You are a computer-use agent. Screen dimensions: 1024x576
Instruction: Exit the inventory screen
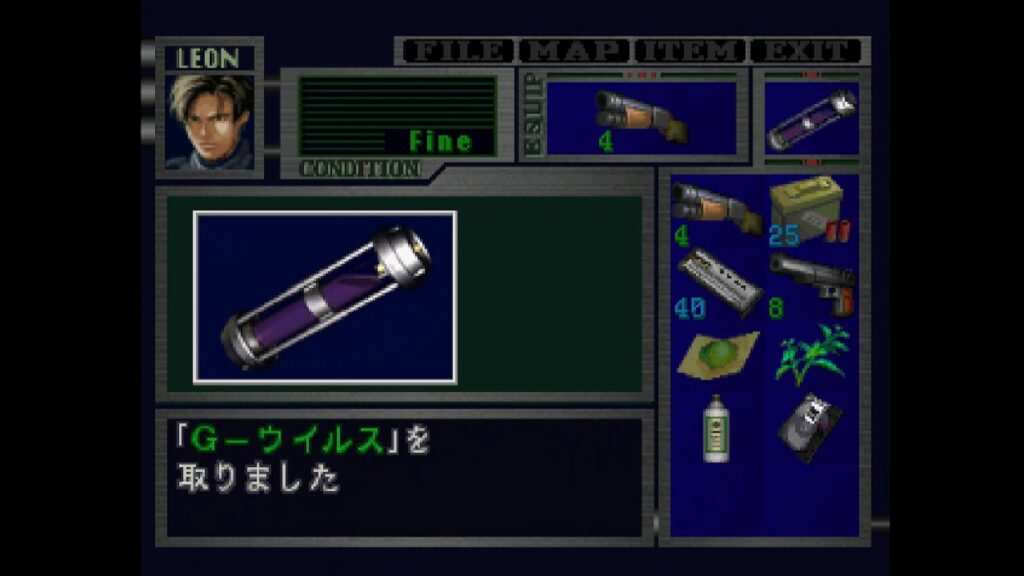(807, 51)
